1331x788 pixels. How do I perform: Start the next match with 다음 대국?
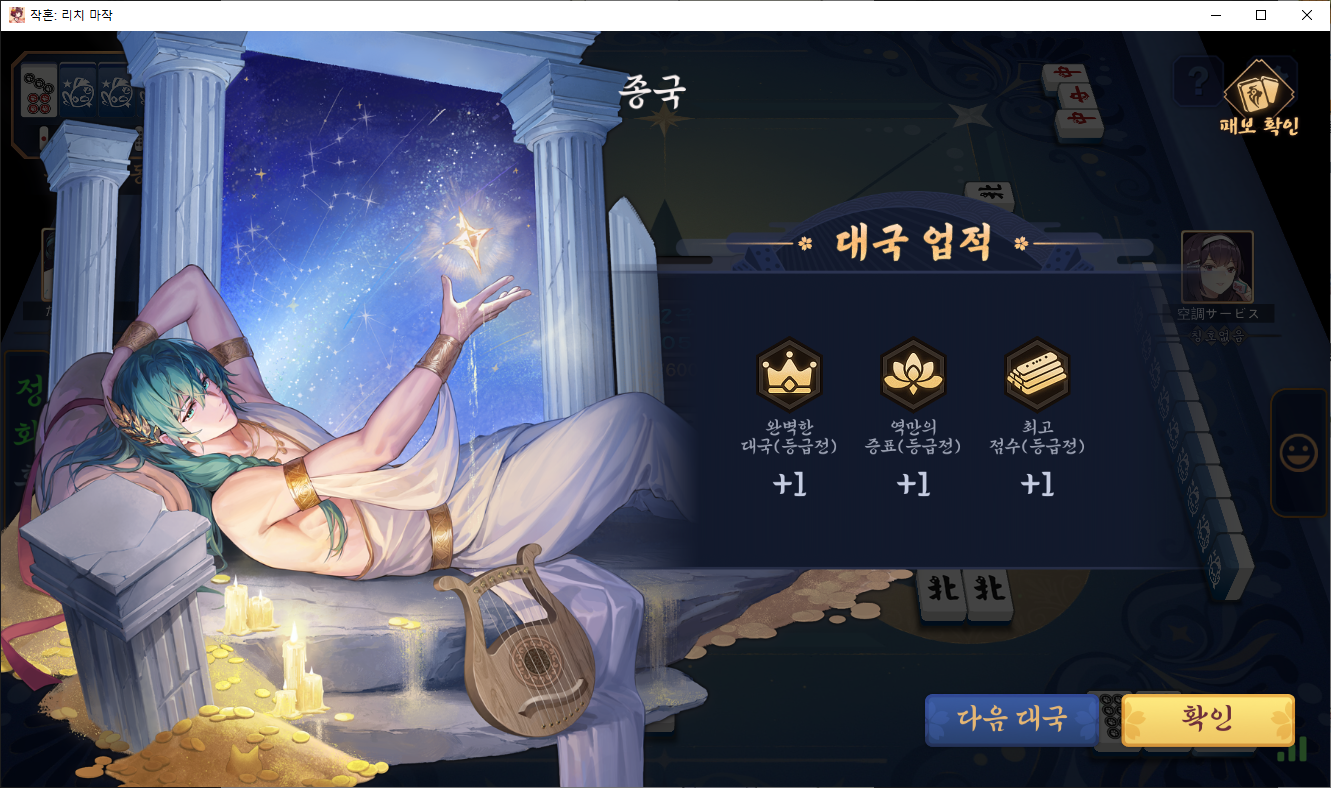tap(1012, 719)
